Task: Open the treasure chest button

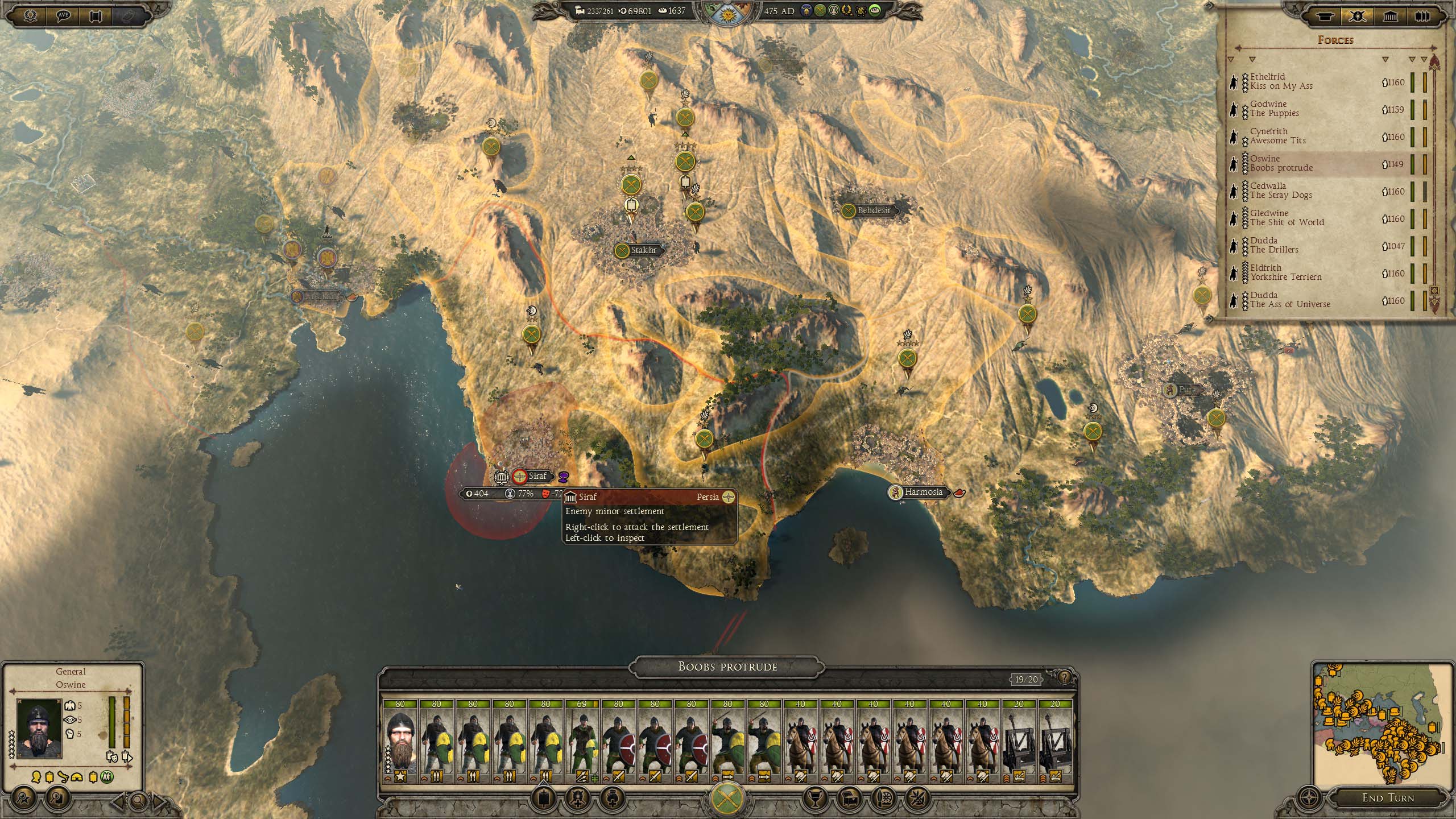Action: pyautogui.click(x=847, y=798)
